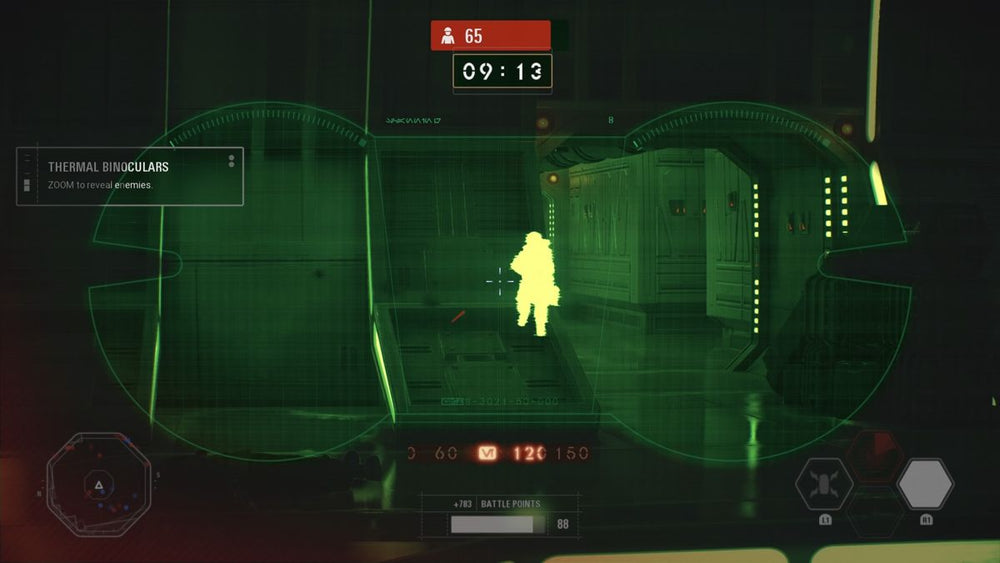Activate the left hexagon ability icon

pyautogui.click(x=824, y=485)
